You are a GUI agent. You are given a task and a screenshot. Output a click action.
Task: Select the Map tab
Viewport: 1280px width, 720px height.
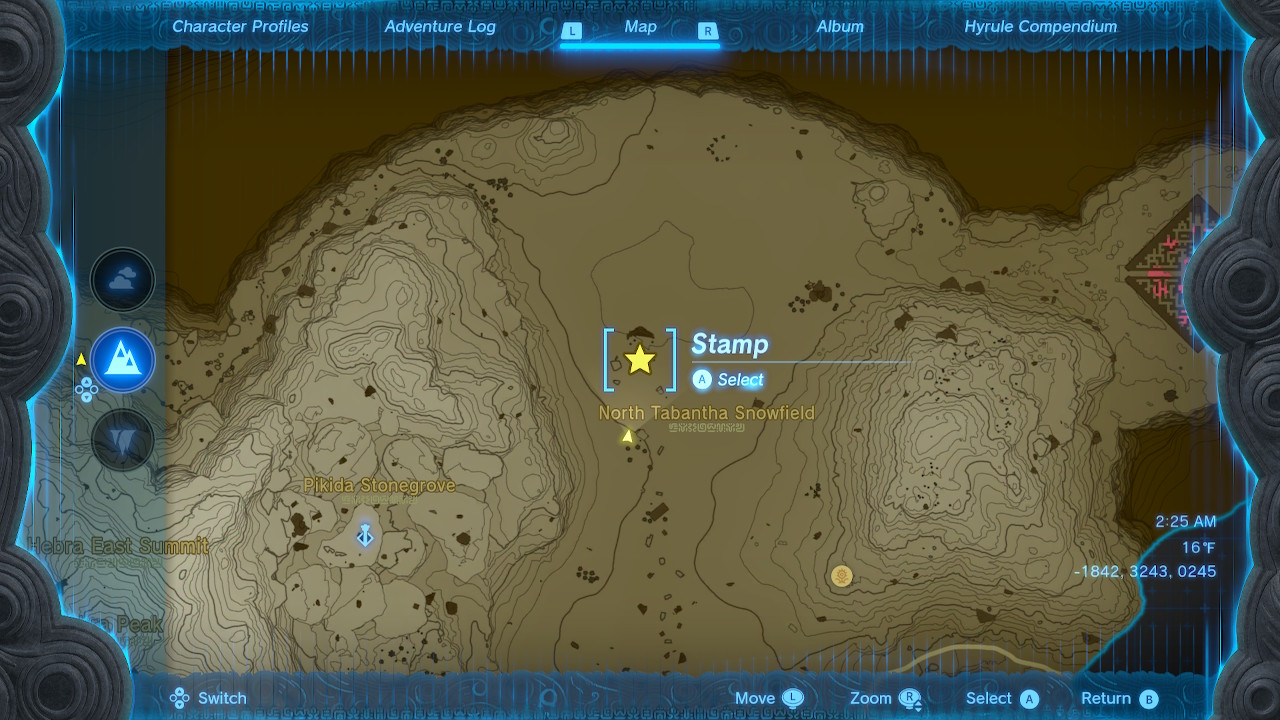point(641,26)
